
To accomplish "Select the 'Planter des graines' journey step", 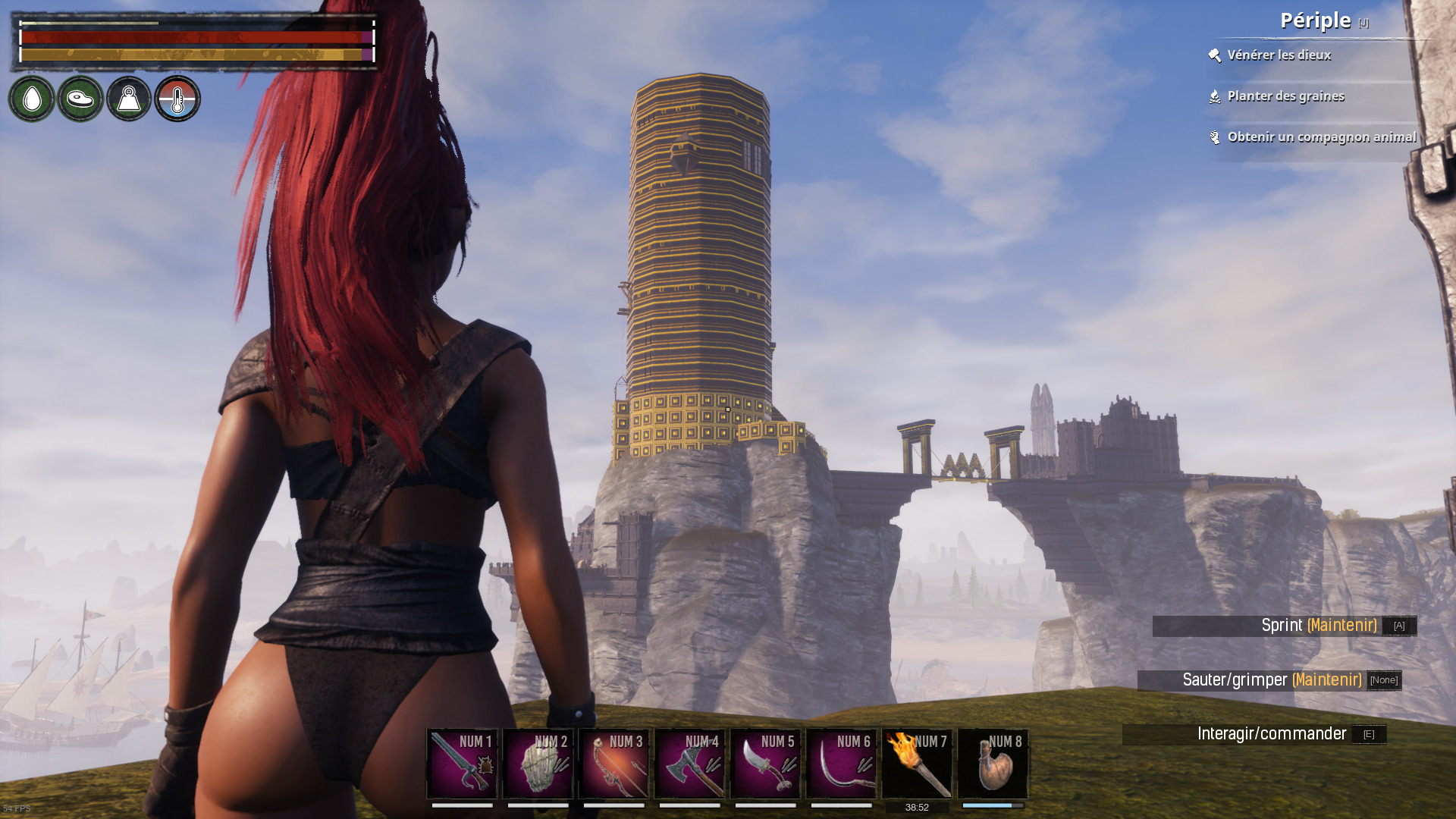I will point(1285,96).
